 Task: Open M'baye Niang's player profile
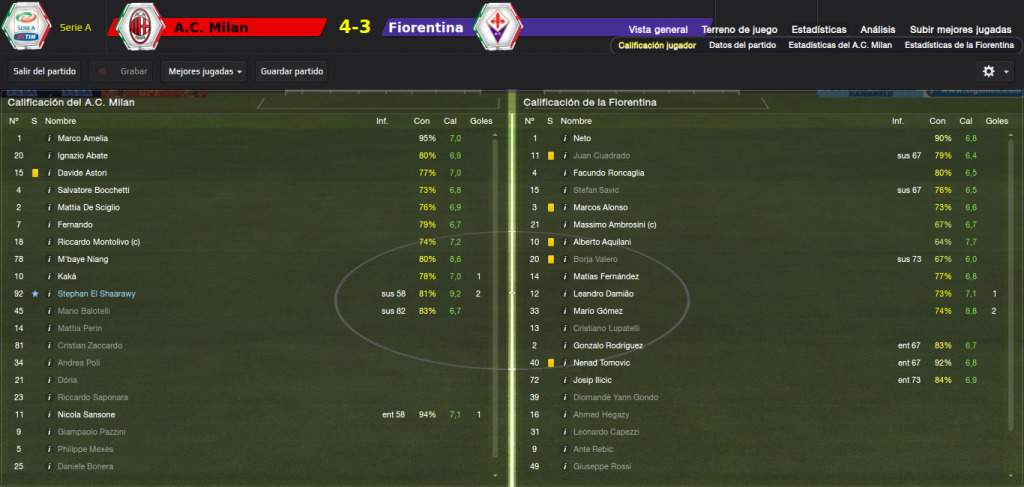83,259
